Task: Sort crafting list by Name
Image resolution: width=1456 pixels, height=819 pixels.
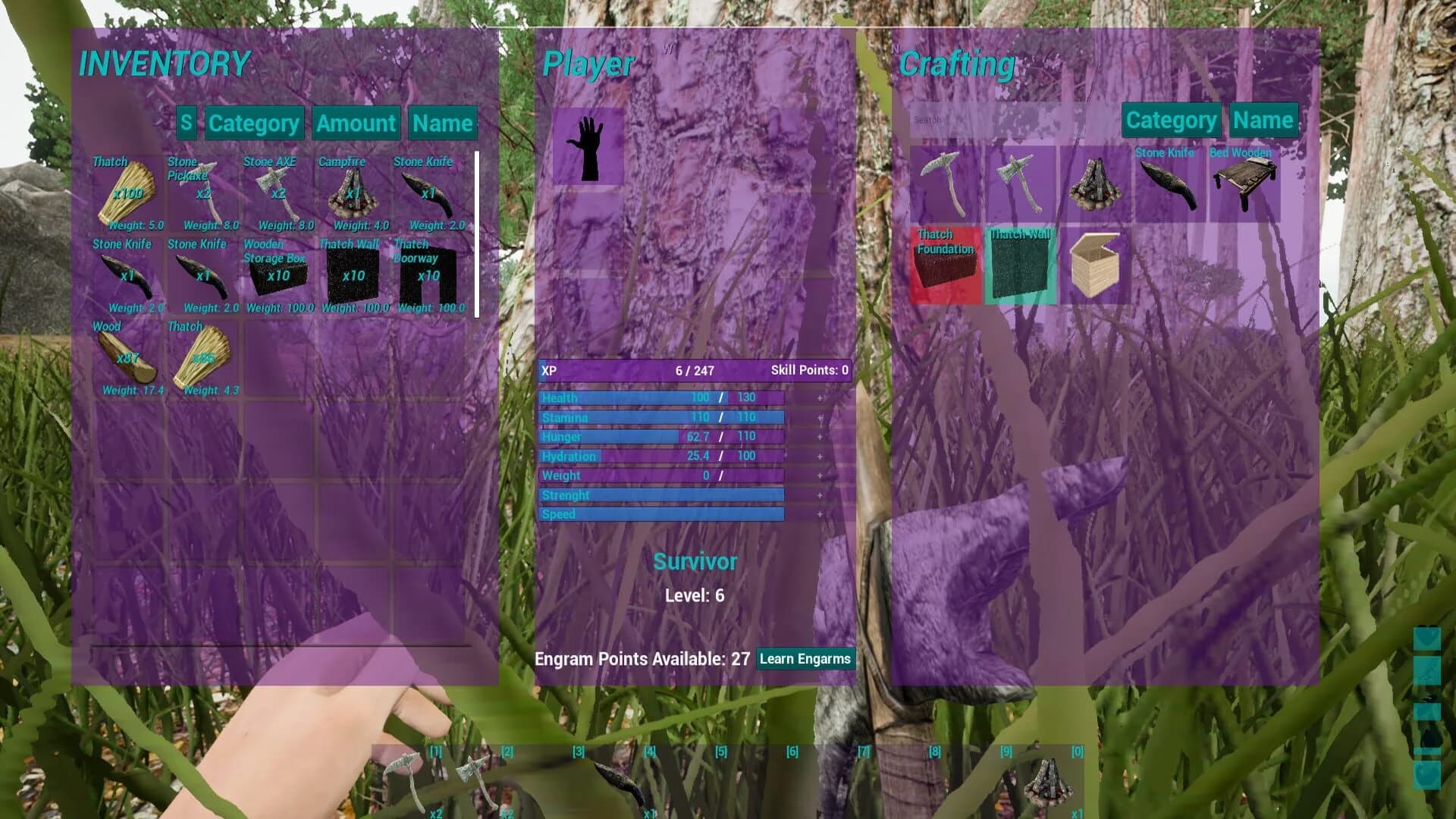Action: click(x=1265, y=120)
